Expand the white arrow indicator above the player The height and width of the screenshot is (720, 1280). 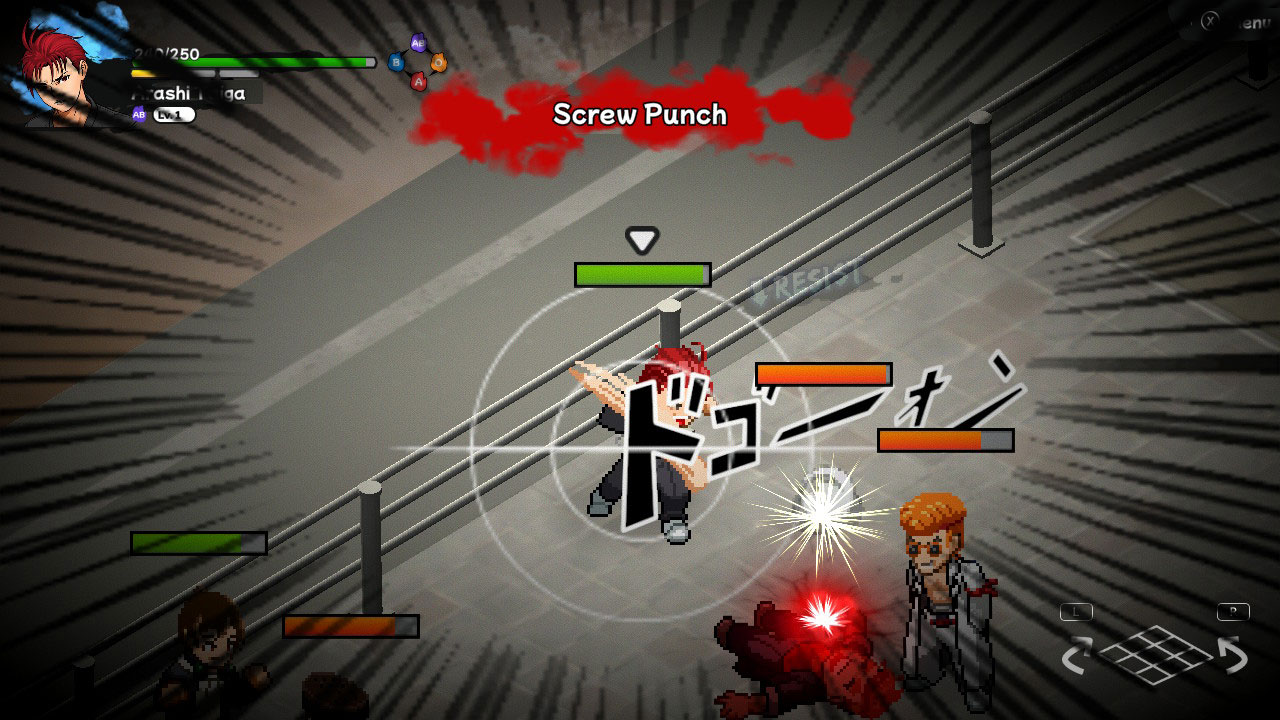640,240
